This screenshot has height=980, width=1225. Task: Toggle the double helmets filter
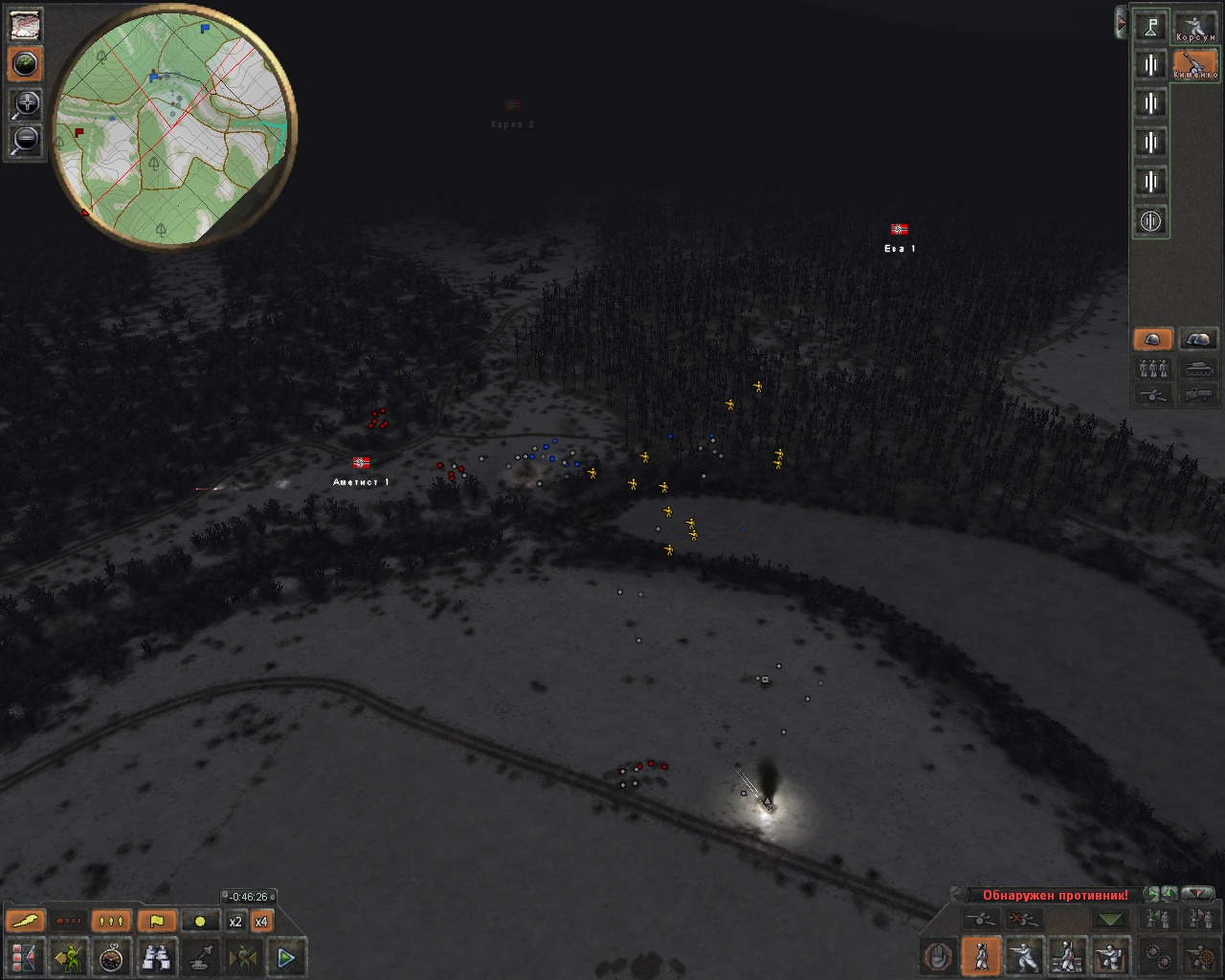[1197, 340]
